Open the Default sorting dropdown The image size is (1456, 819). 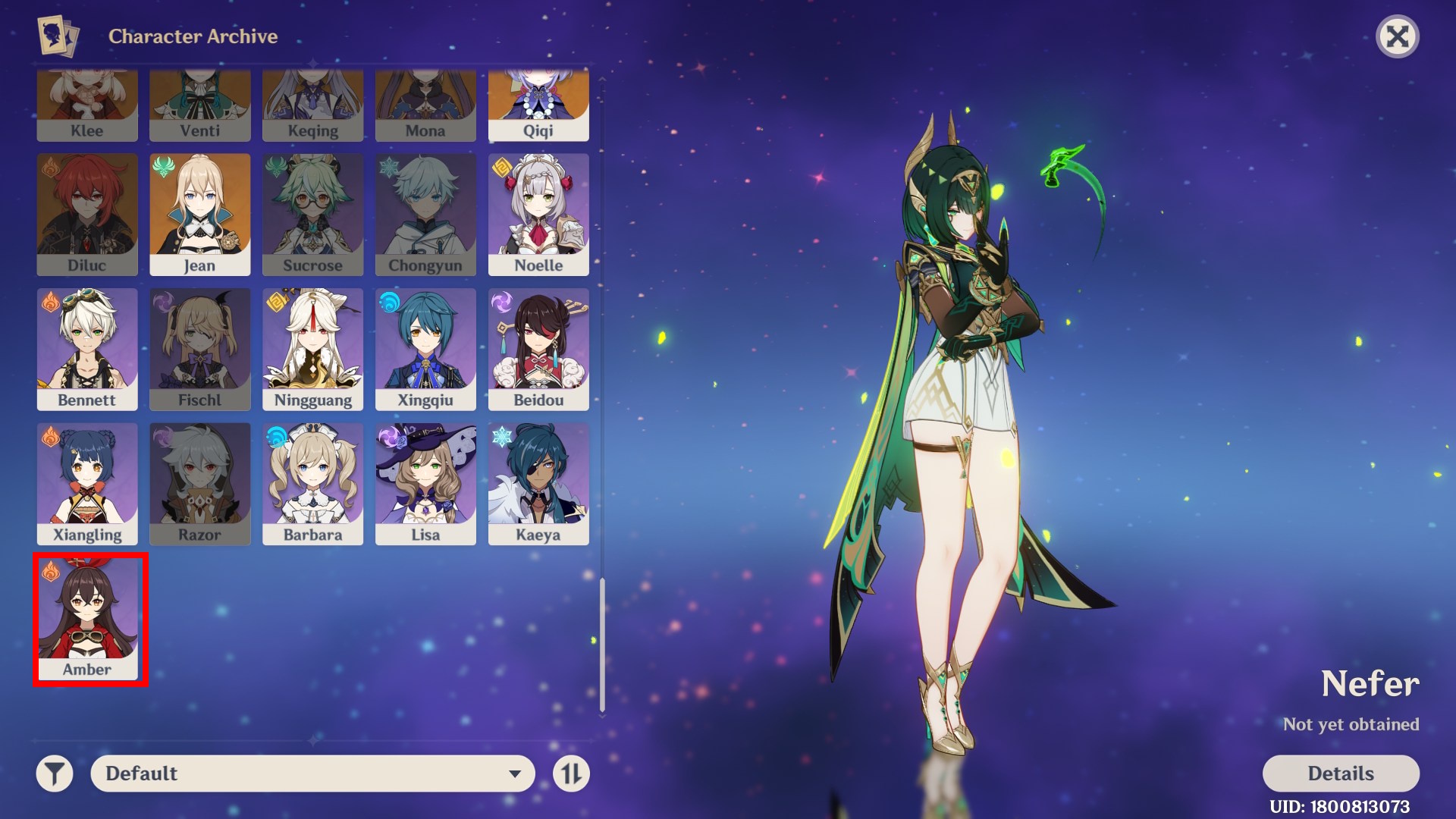(312, 773)
